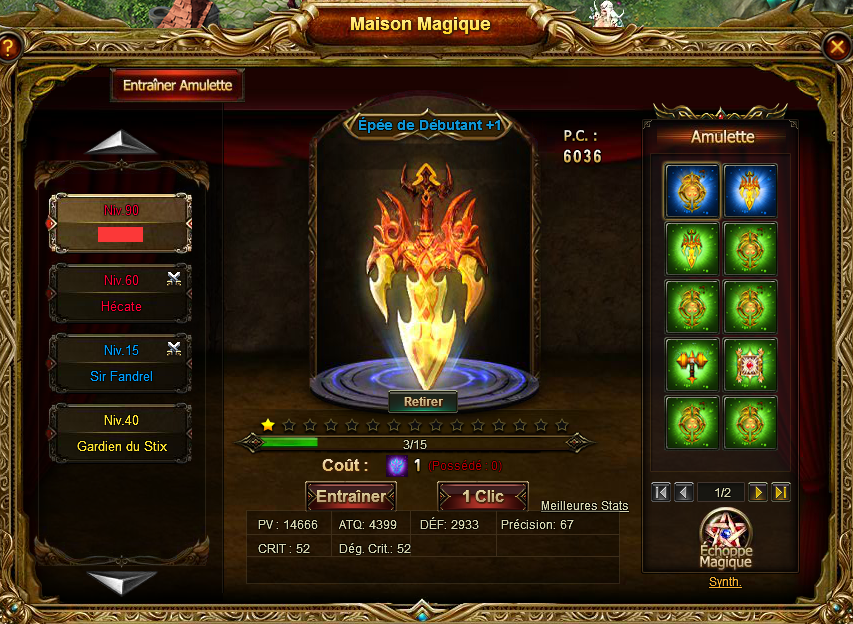Switch to the Entraîner Amulette tab
Image resolution: width=853 pixels, height=624 pixels.
[x=177, y=86]
